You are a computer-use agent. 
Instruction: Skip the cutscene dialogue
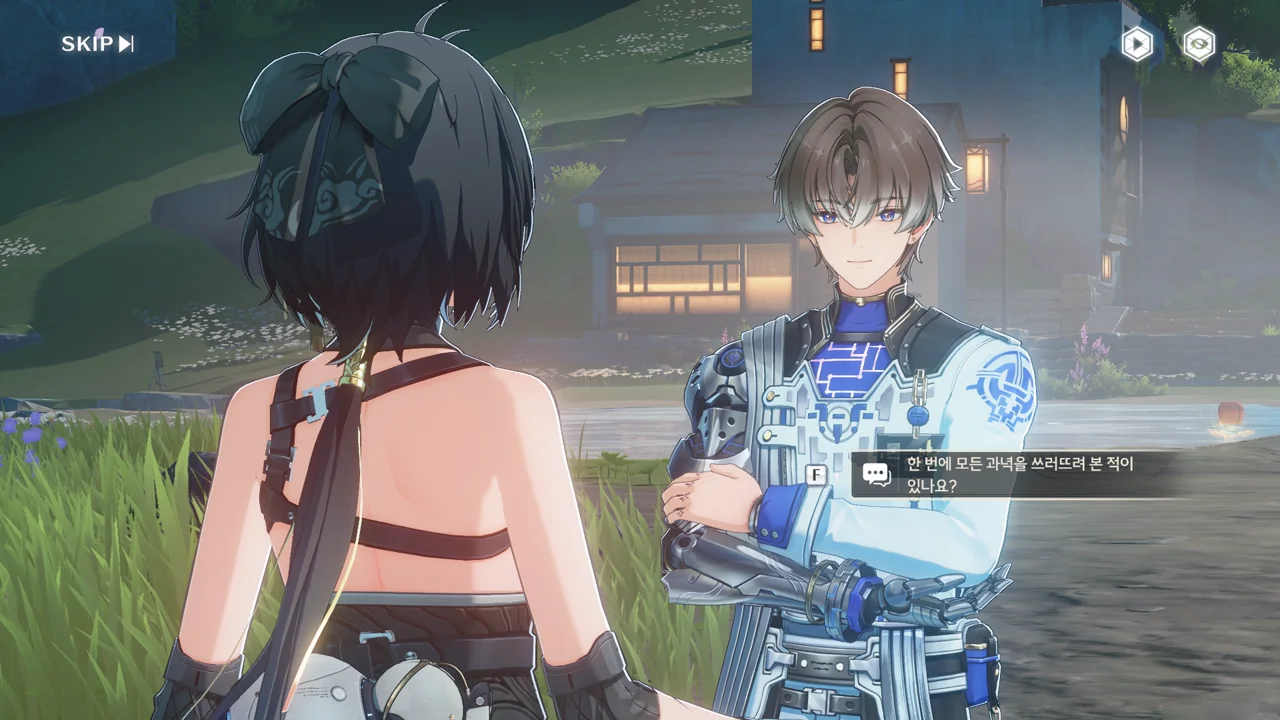(97, 43)
